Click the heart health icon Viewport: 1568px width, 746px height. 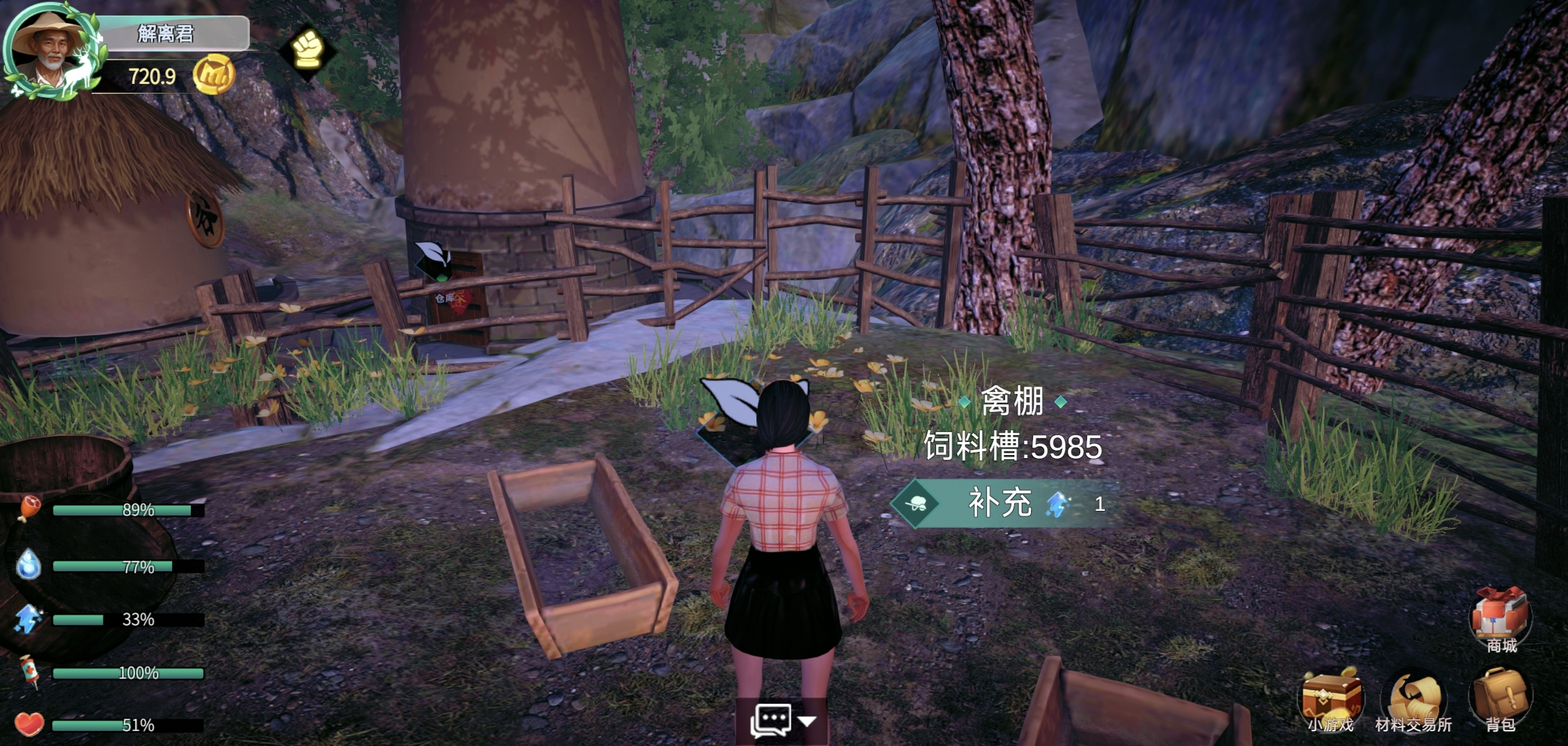click(x=29, y=725)
